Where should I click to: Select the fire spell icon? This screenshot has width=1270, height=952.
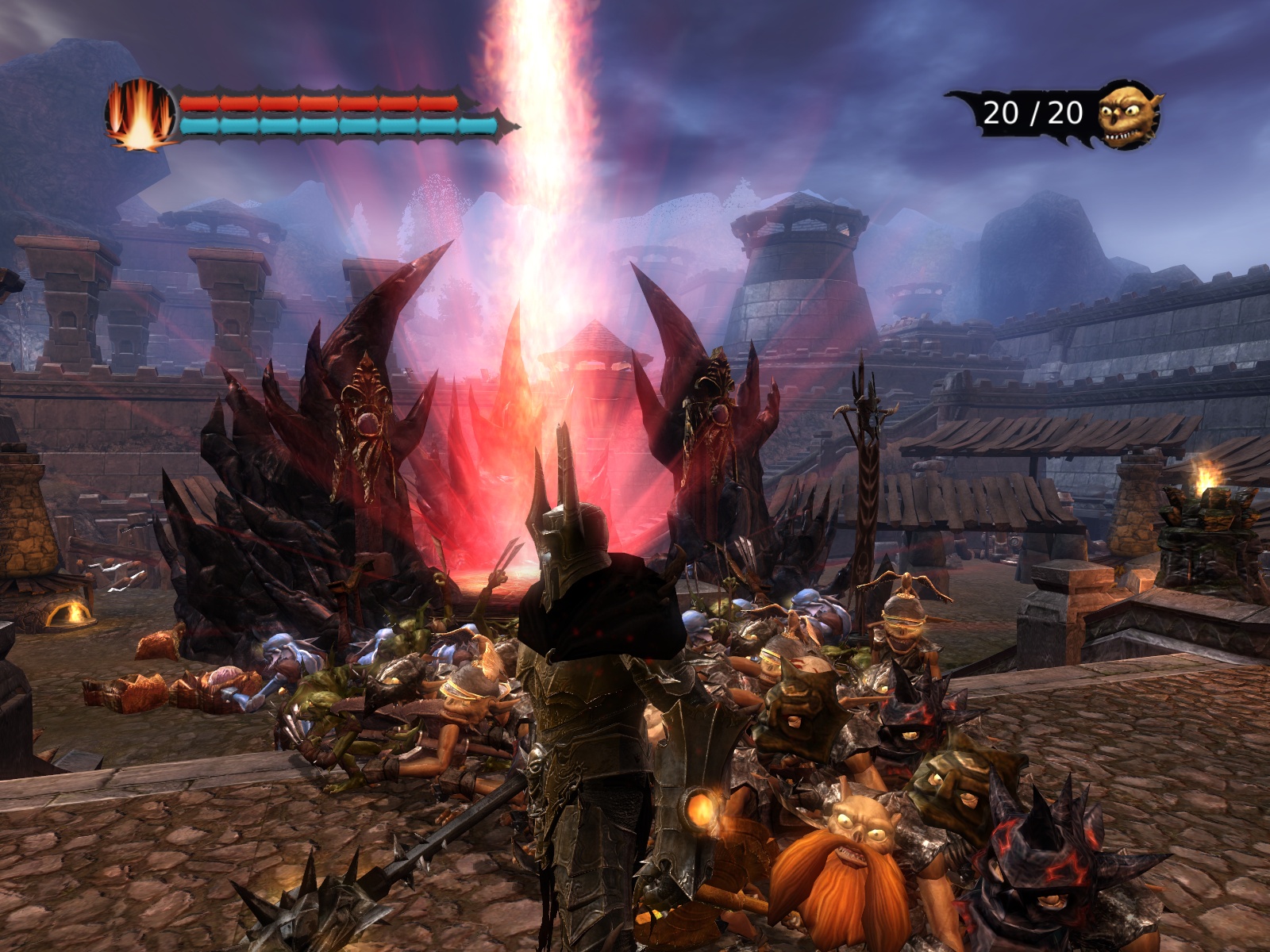140,114
